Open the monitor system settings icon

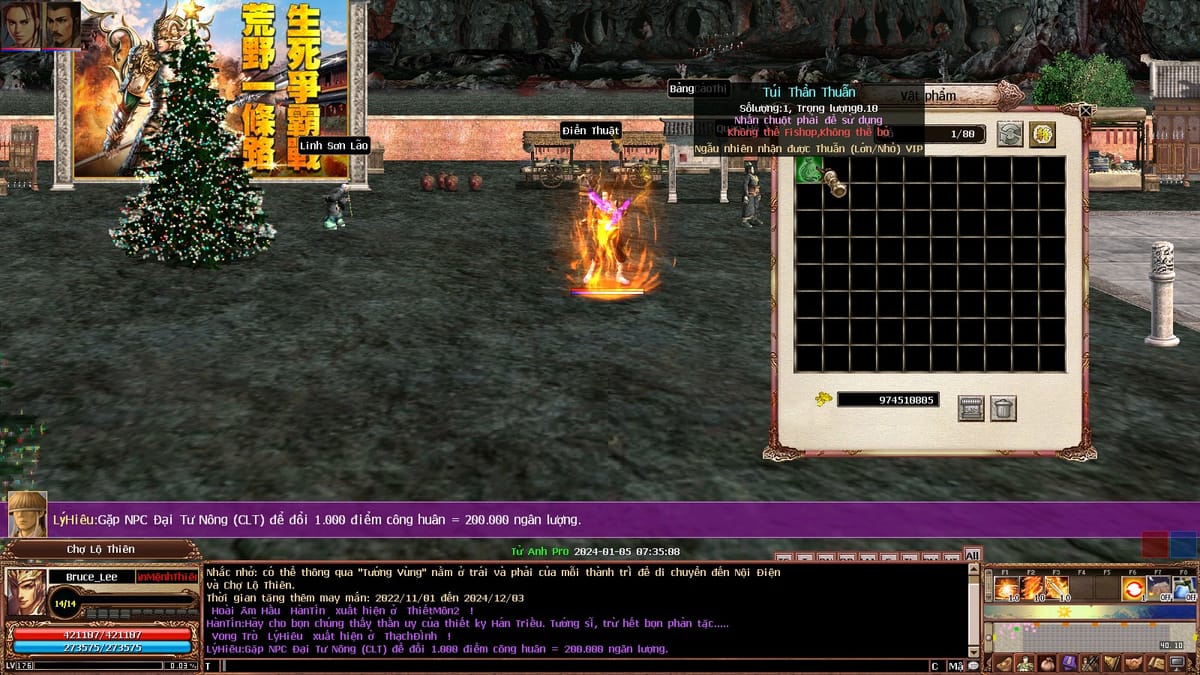coord(1177,663)
